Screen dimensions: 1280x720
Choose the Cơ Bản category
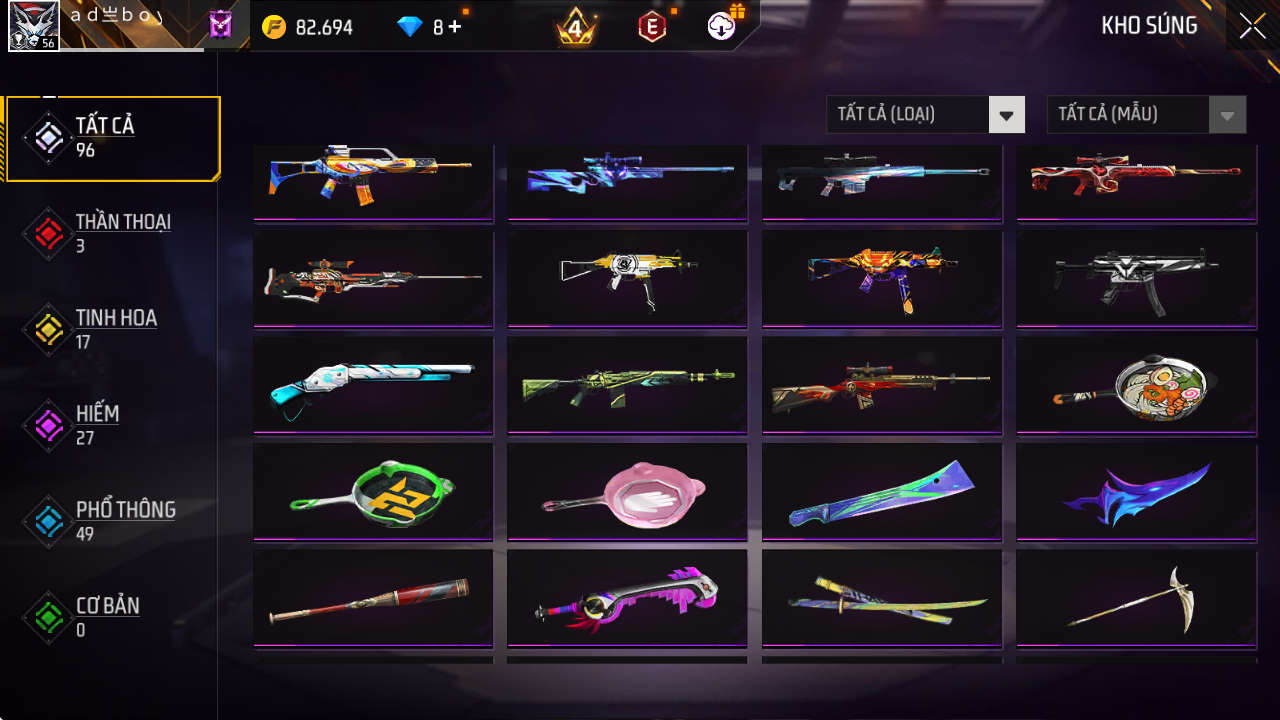coord(112,617)
